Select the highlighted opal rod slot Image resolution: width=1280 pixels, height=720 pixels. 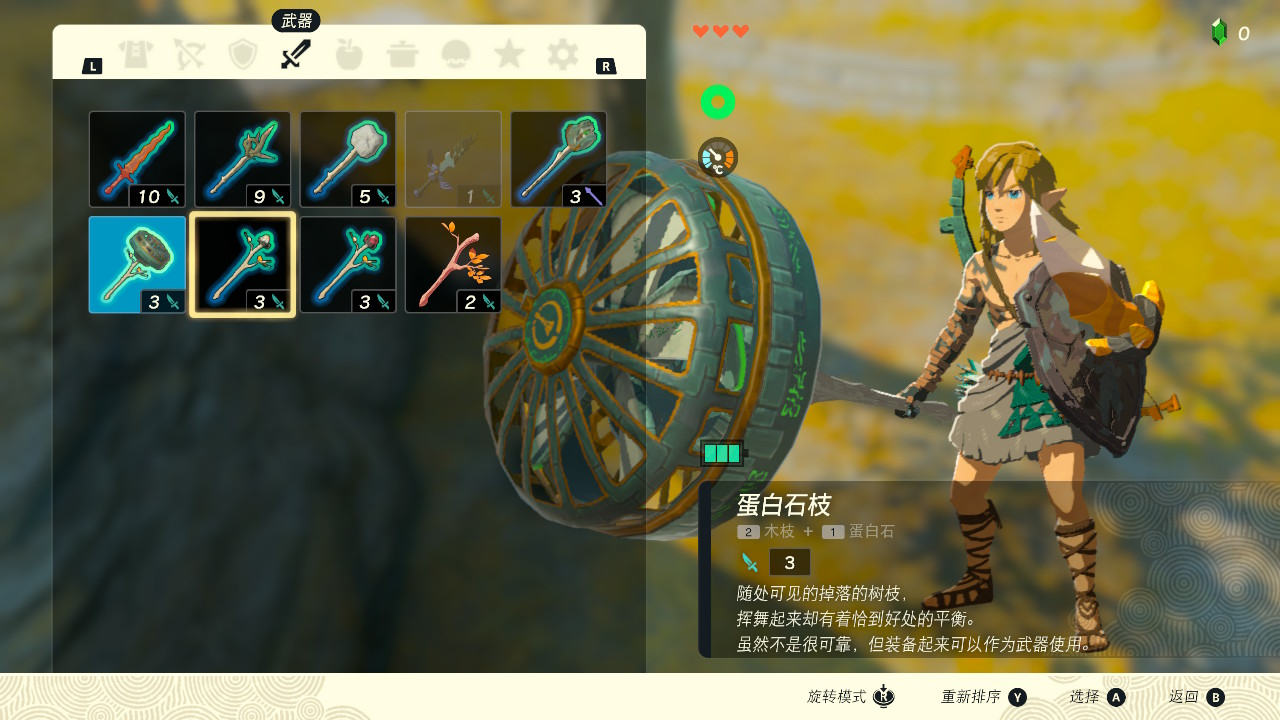(242, 265)
